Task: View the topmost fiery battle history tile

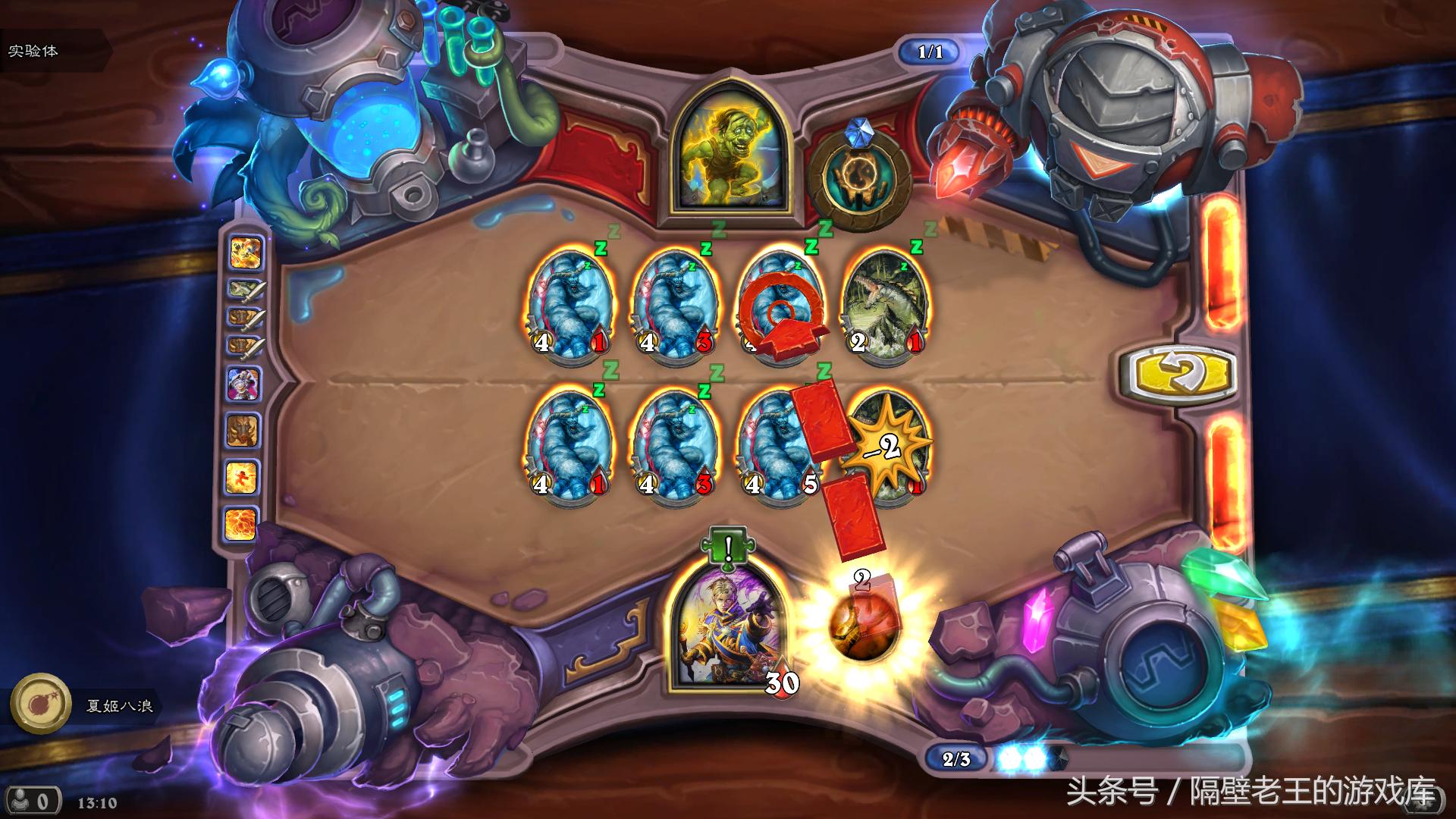Action: coord(246,253)
